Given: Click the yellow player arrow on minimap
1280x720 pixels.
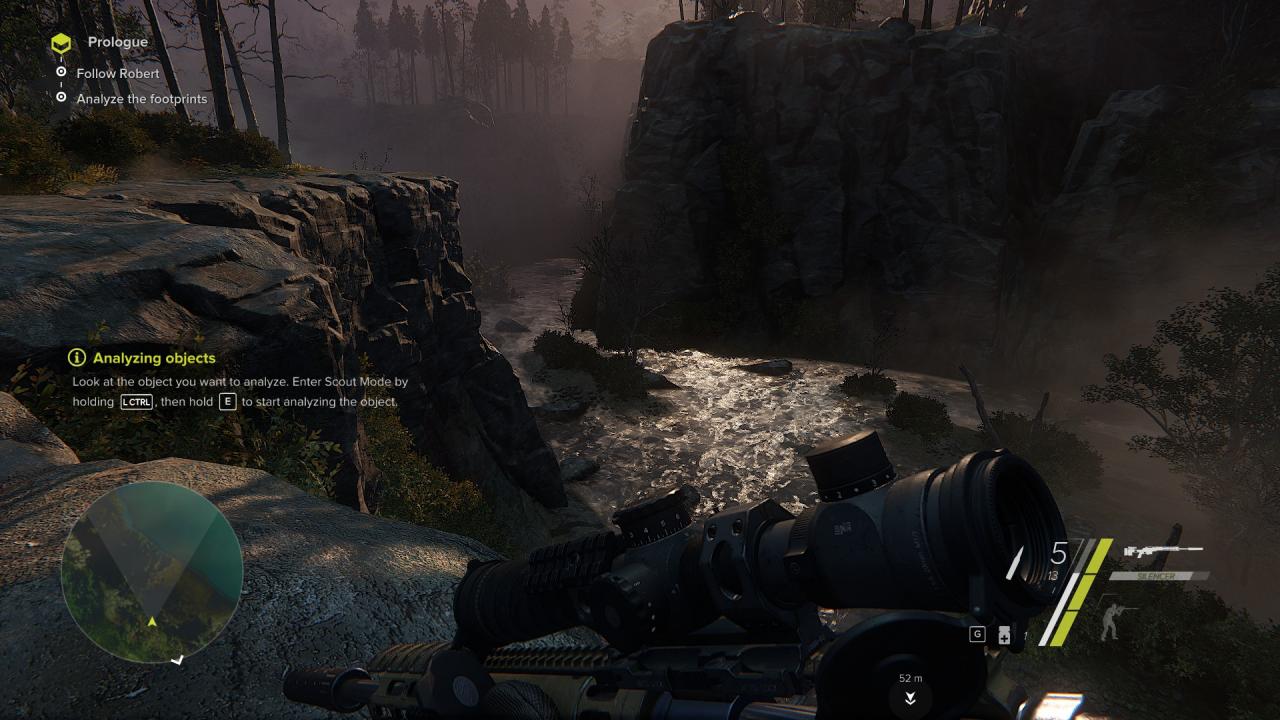Looking at the screenshot, I should coord(152,622).
